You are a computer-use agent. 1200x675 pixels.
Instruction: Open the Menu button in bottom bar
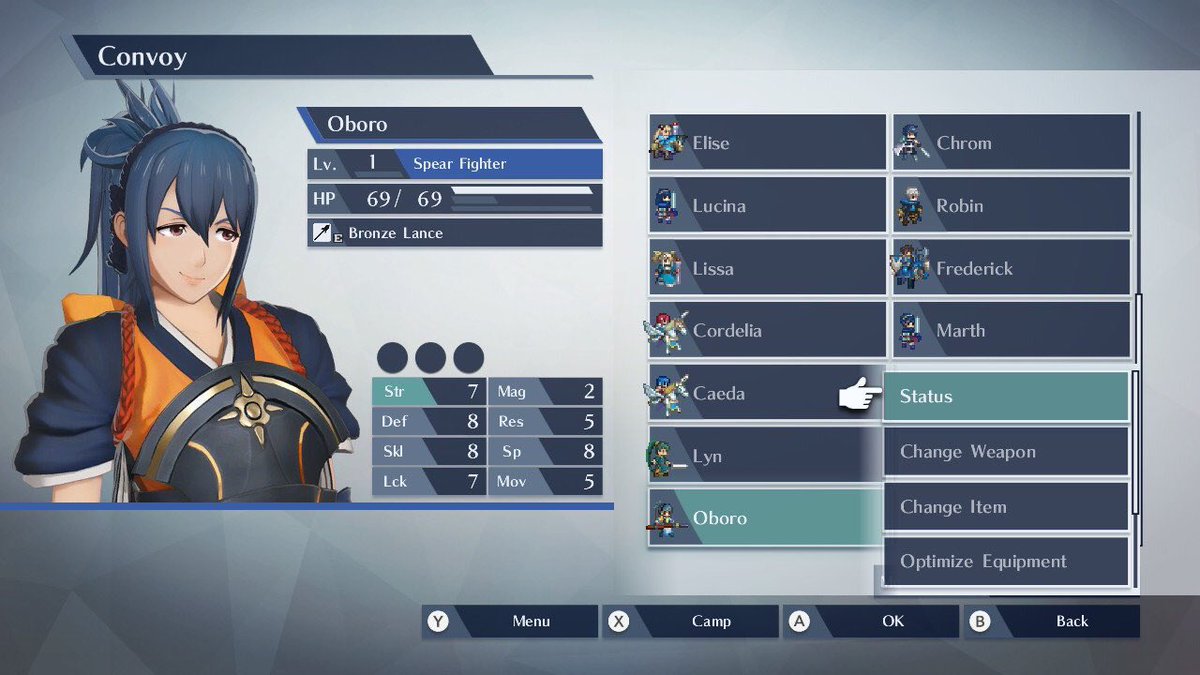coord(510,621)
